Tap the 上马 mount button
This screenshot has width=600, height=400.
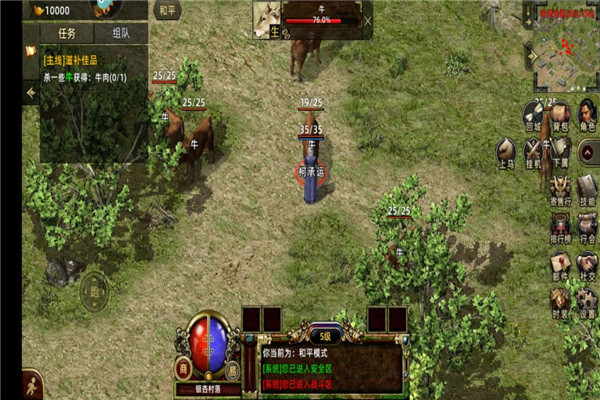pos(507,152)
